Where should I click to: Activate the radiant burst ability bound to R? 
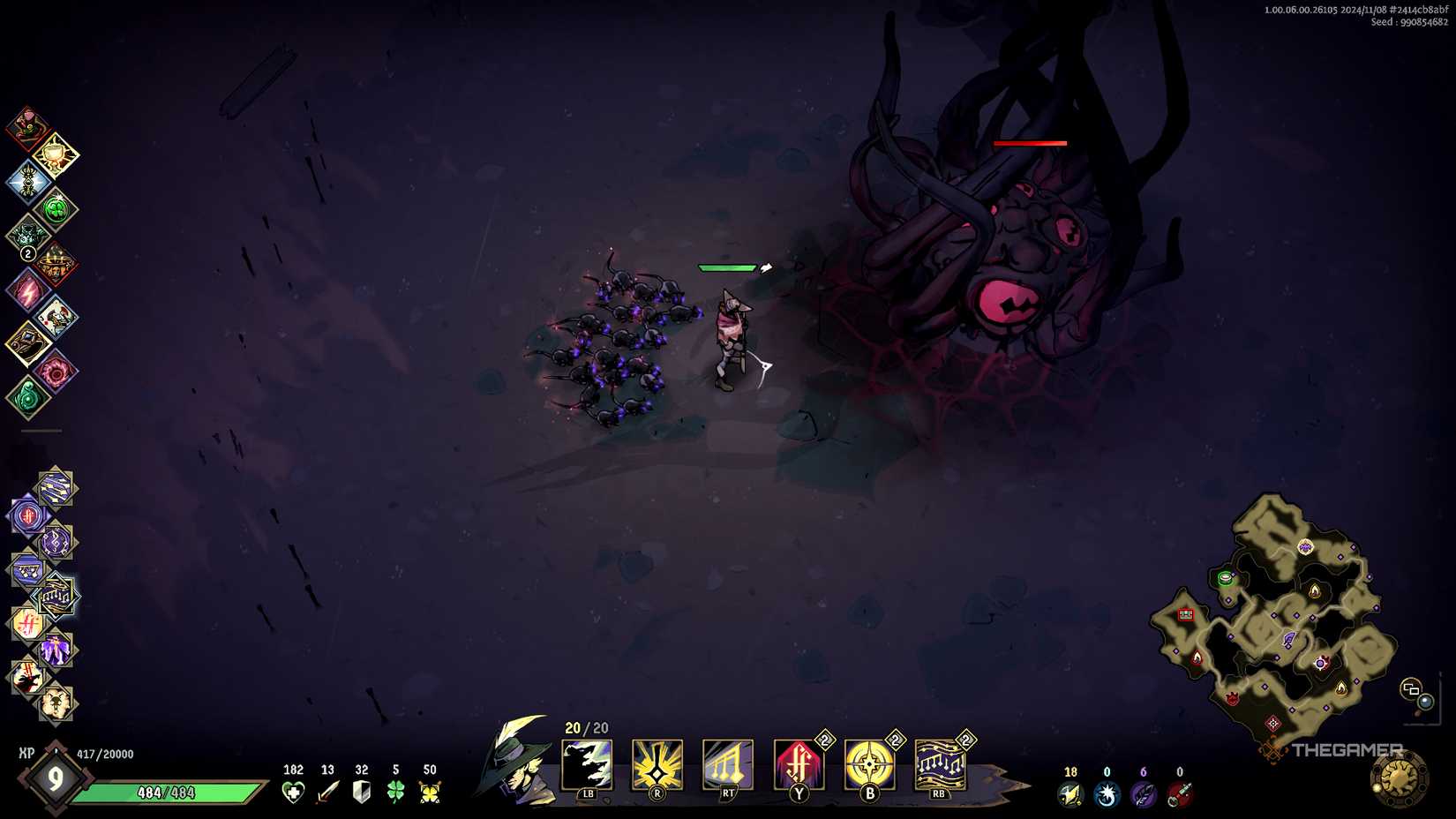(657, 763)
